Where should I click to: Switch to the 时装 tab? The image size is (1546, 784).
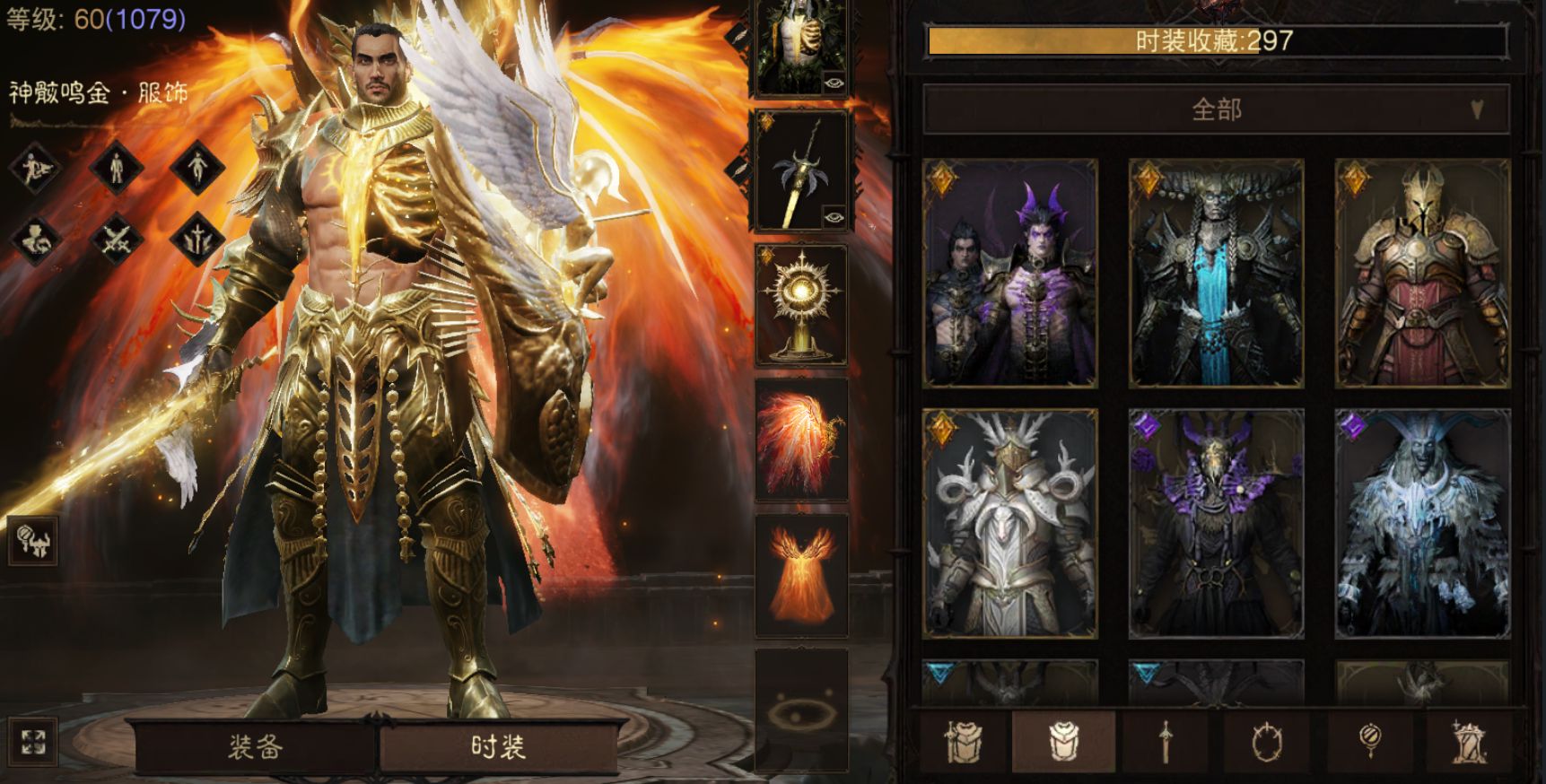498,746
